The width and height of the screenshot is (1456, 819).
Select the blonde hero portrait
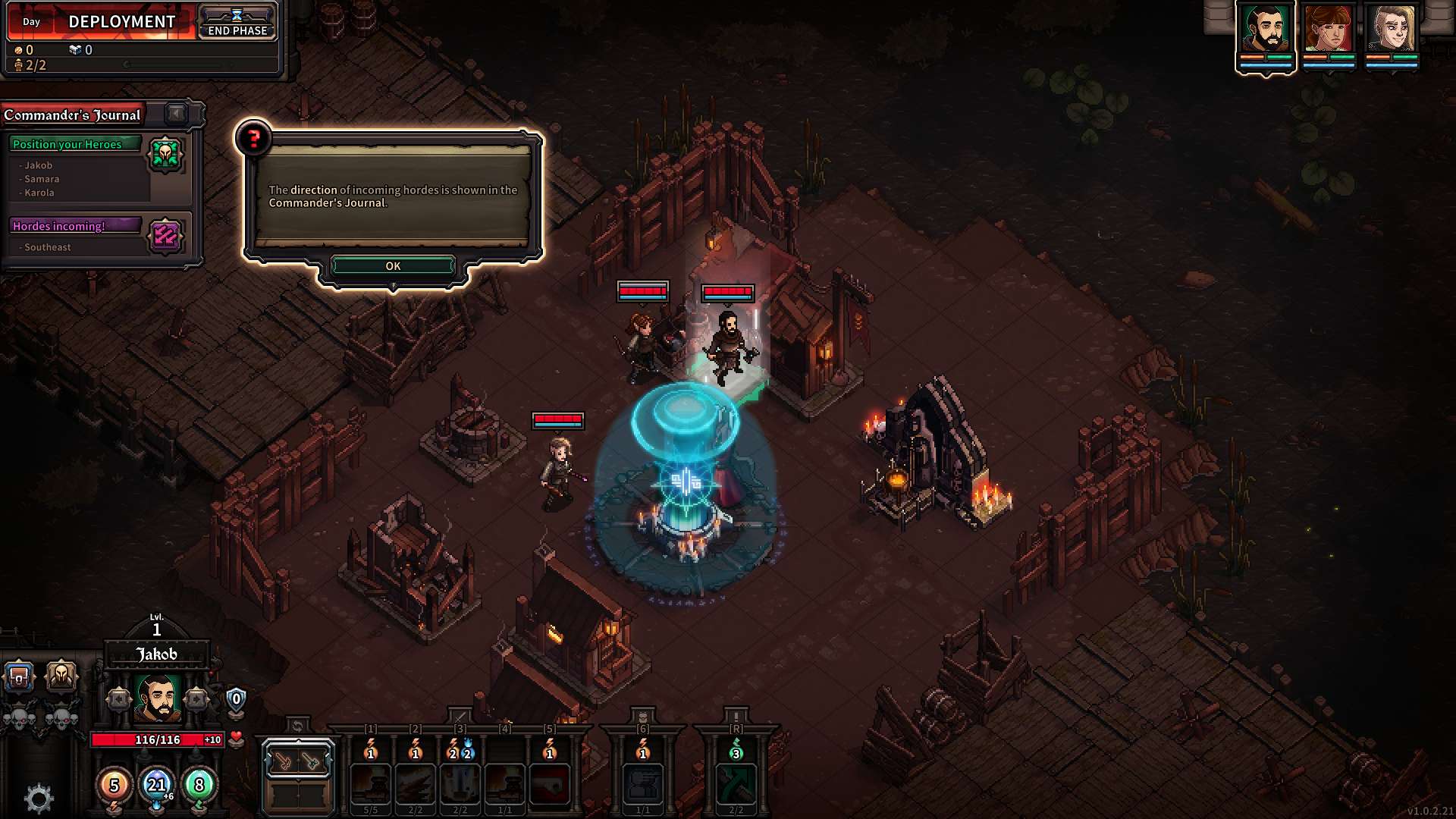pyautogui.click(x=1392, y=30)
